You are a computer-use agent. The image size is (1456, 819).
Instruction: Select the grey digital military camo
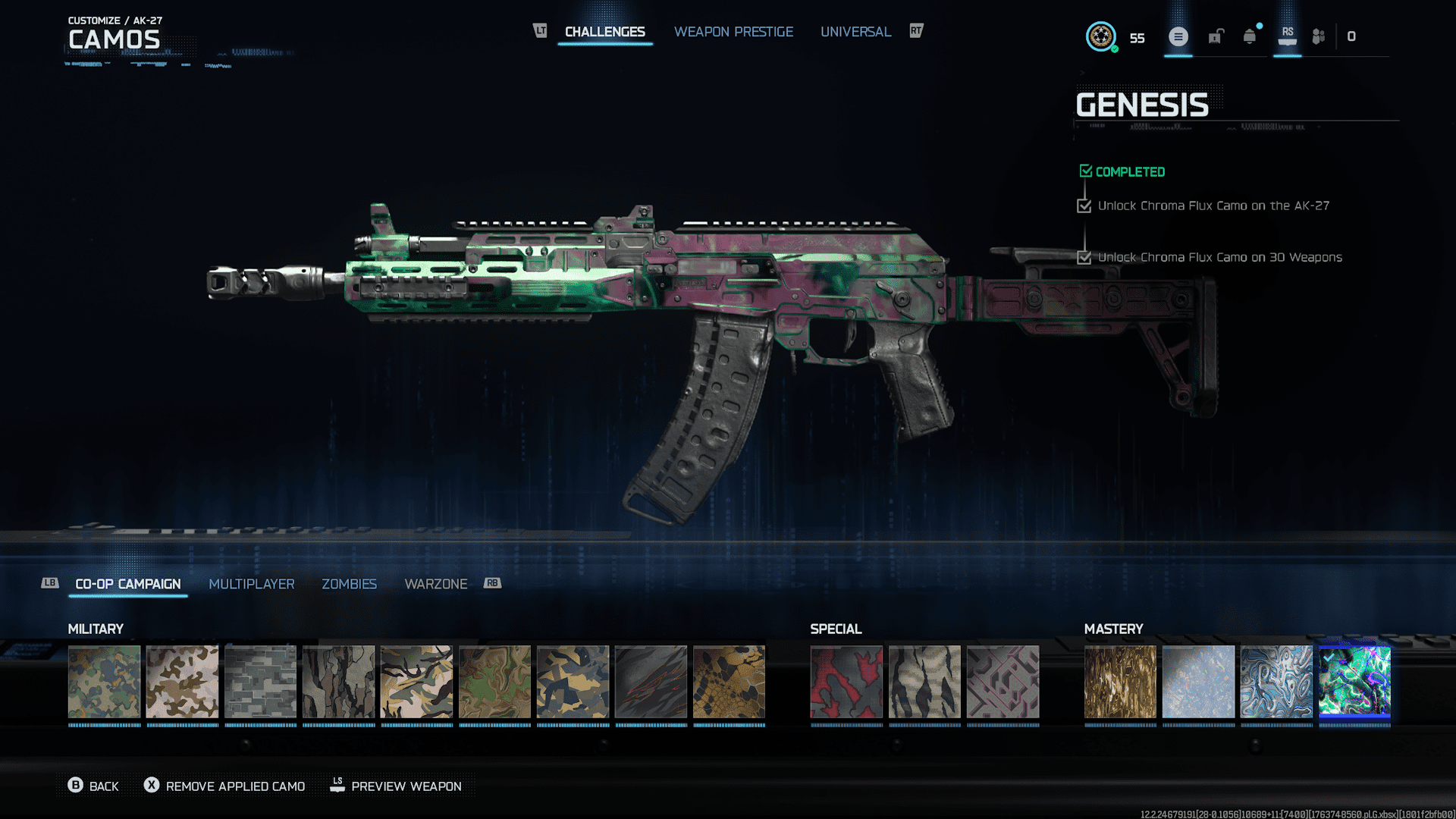pyautogui.click(x=260, y=682)
